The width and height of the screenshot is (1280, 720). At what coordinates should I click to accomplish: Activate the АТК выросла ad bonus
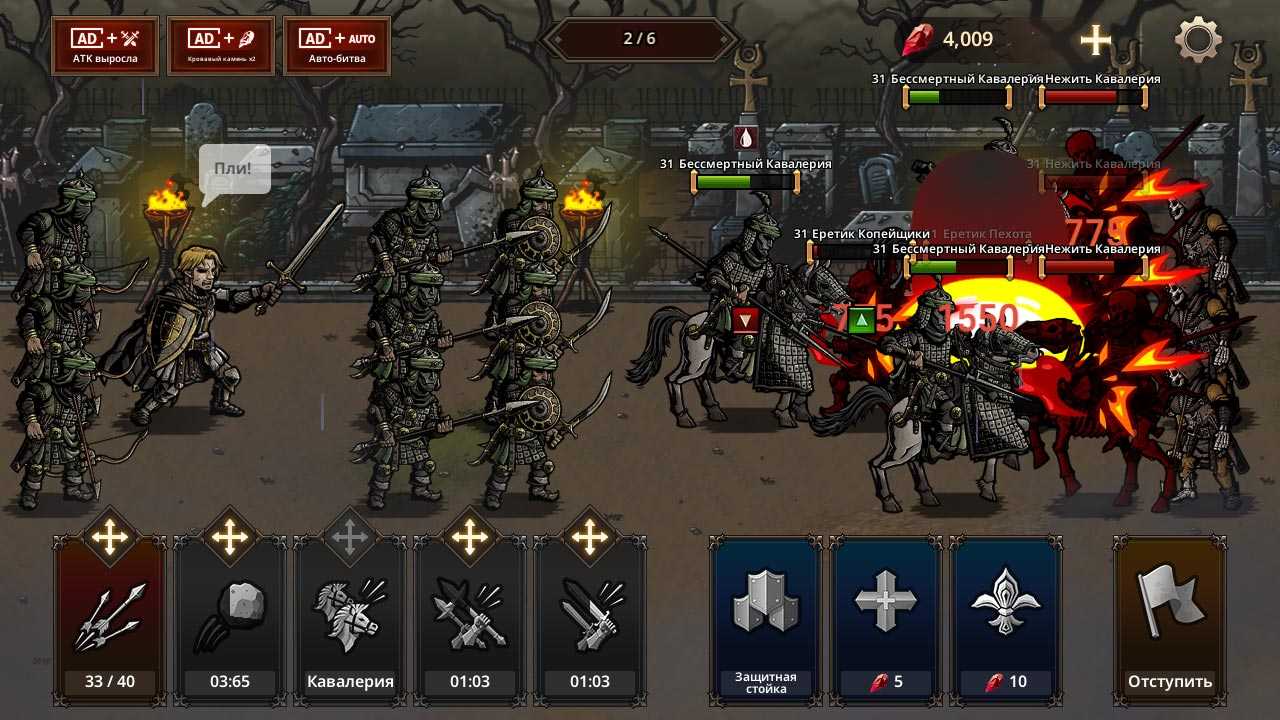105,46
